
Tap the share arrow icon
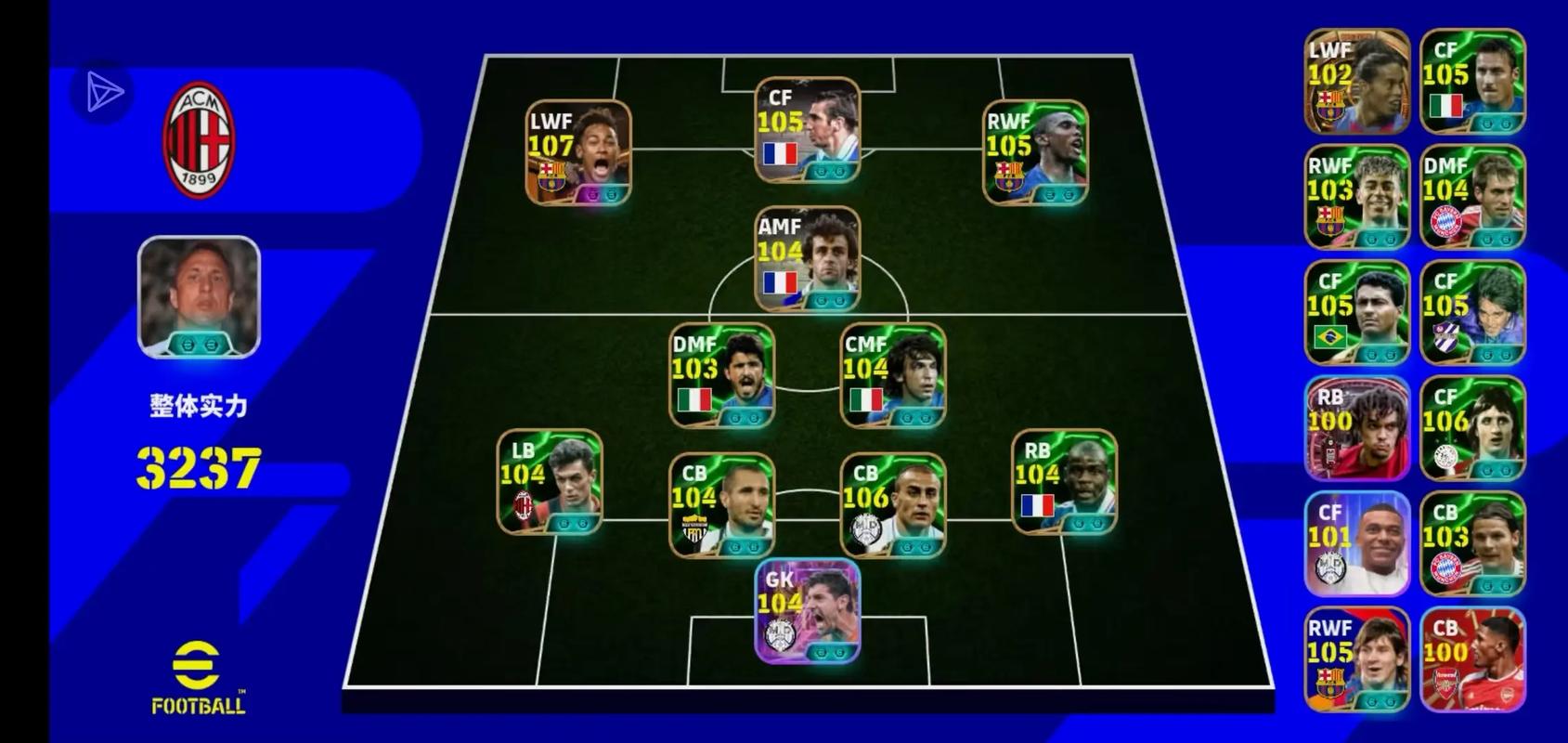click(x=103, y=92)
